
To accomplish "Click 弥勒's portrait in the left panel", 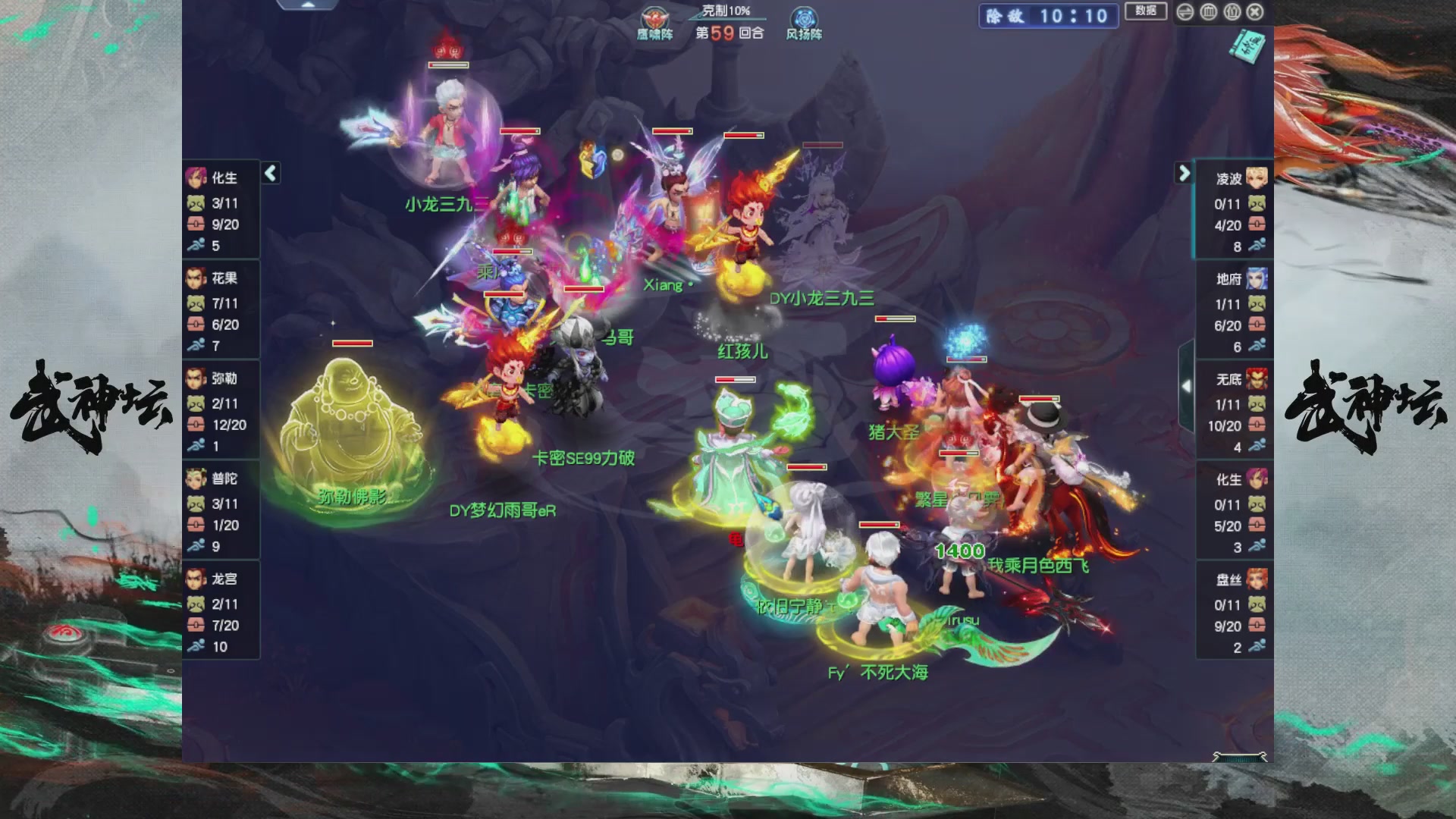I will pos(196,377).
